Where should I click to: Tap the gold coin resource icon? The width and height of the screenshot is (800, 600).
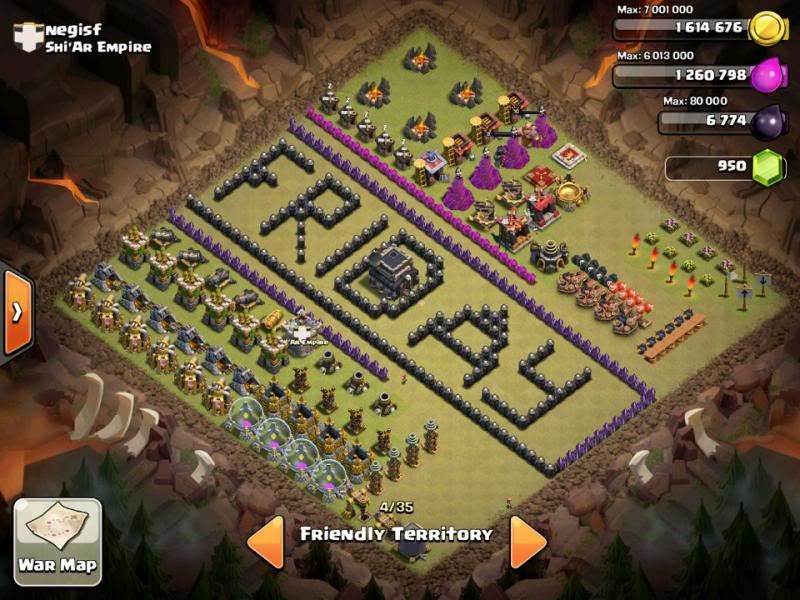click(765, 28)
